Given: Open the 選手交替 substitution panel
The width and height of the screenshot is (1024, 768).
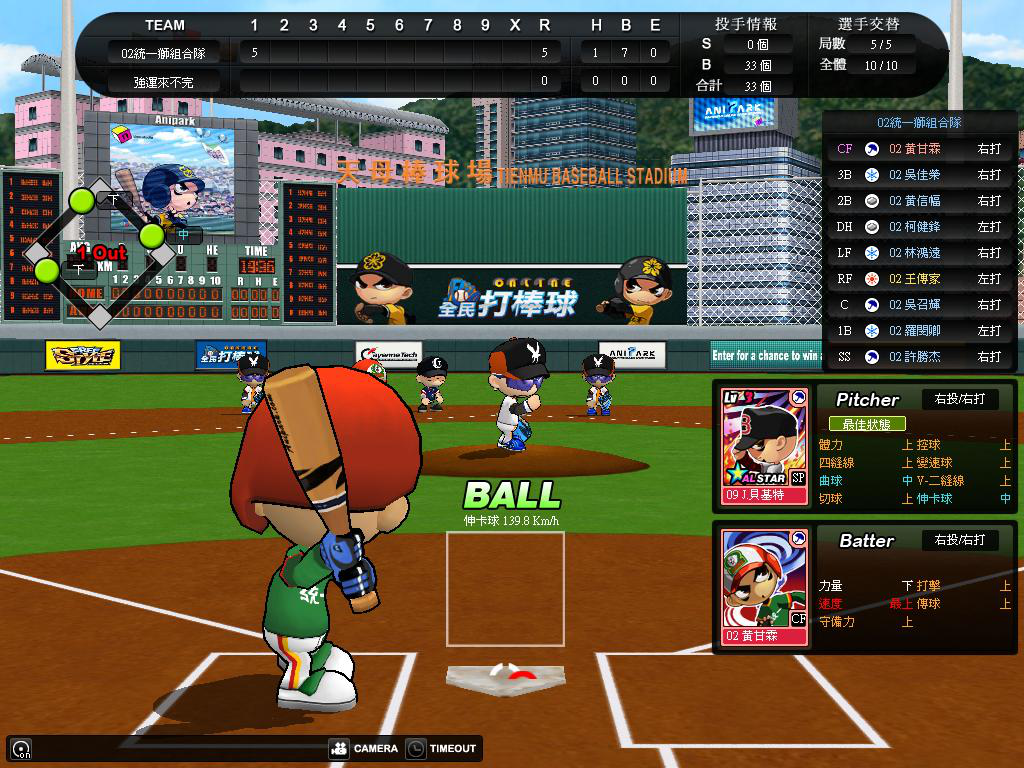Looking at the screenshot, I should (868, 24).
